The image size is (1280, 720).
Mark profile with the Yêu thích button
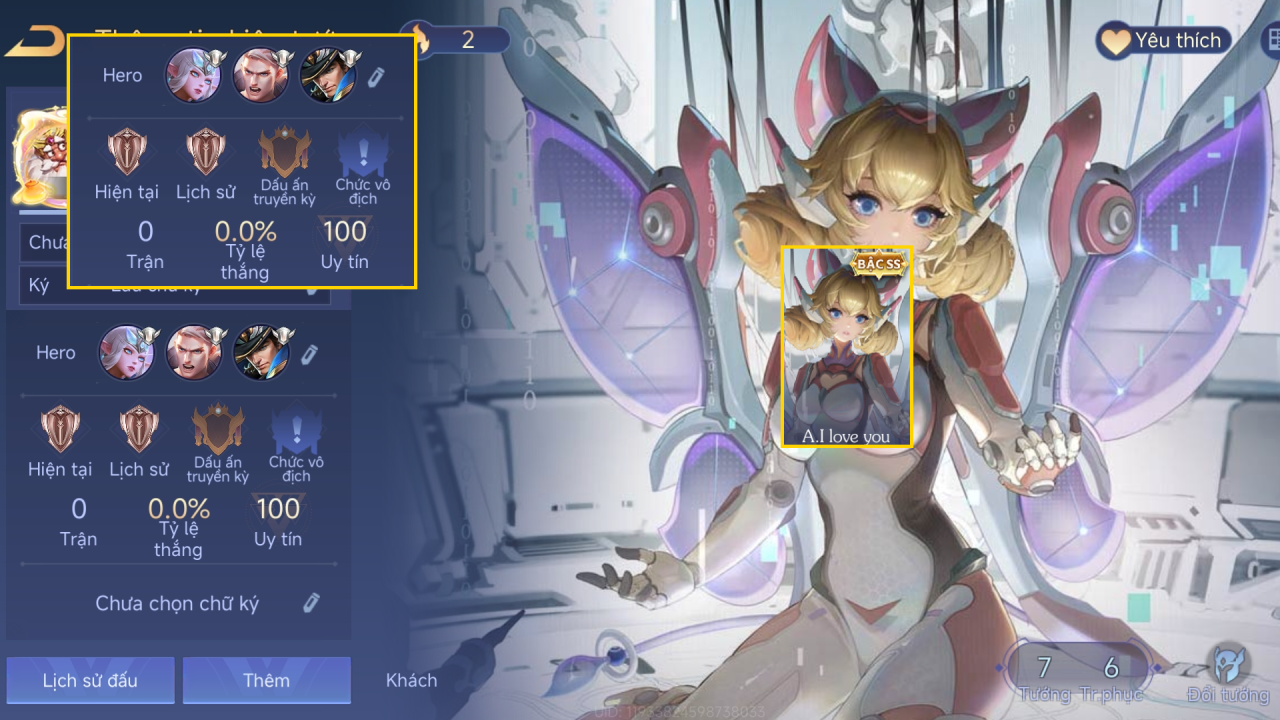(1163, 41)
